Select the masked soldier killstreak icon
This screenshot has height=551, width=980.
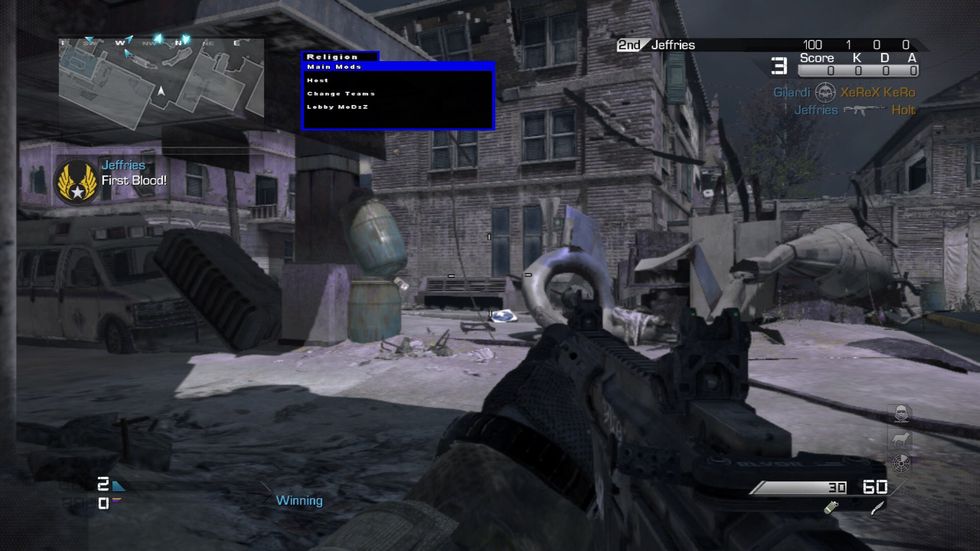tap(900, 412)
